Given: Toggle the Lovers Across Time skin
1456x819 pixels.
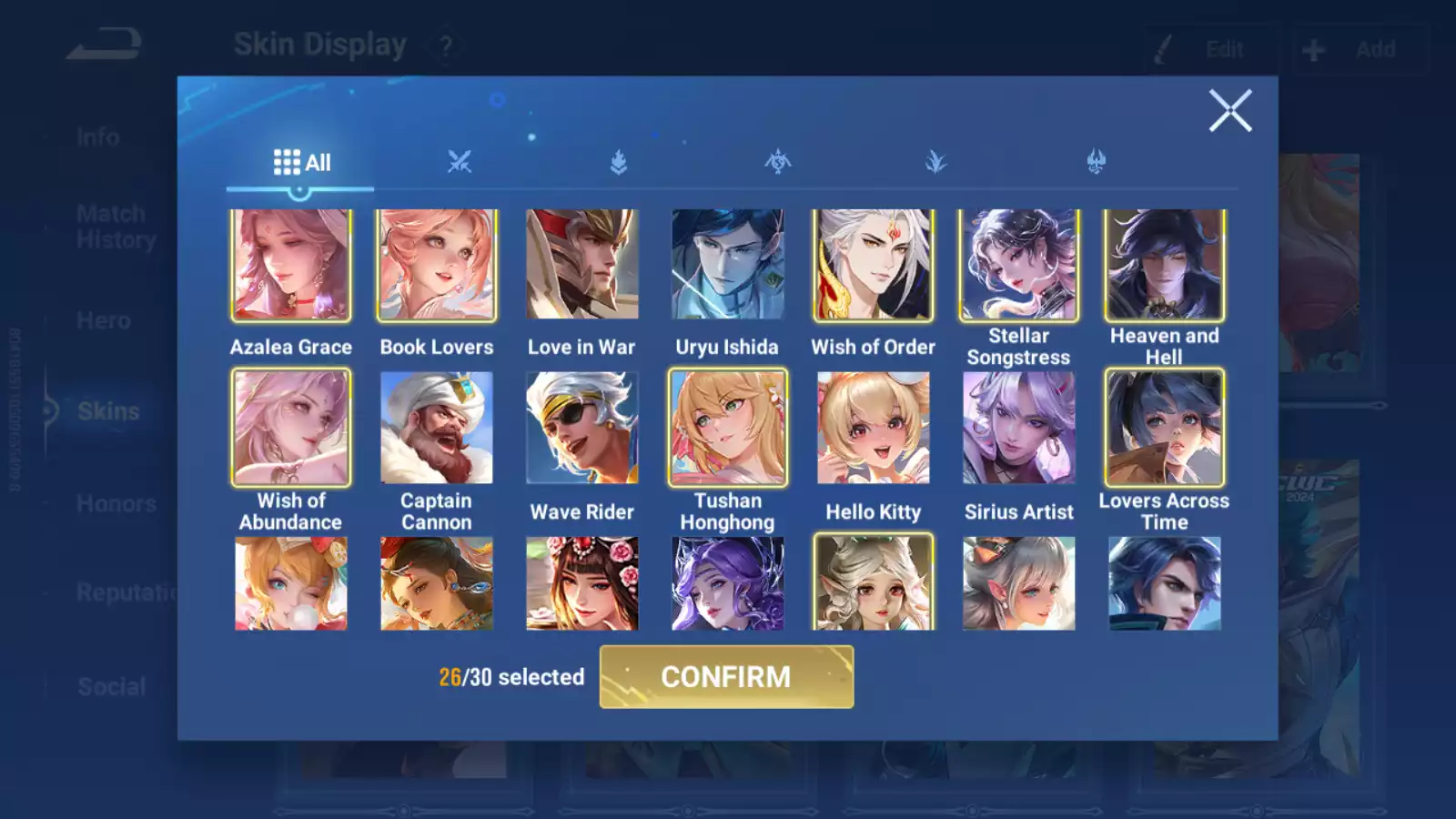Looking at the screenshot, I should 1165,428.
